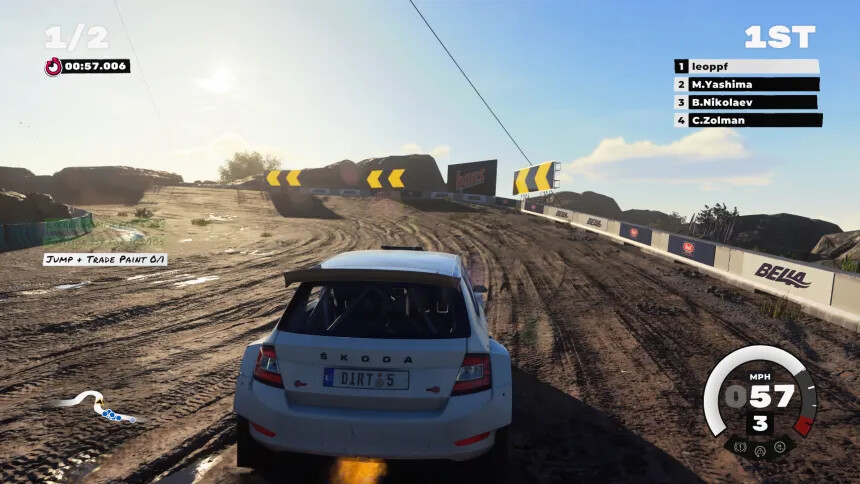860x484 pixels.
Task: Select M.Yashima's row in the standings
Action: click(x=747, y=84)
